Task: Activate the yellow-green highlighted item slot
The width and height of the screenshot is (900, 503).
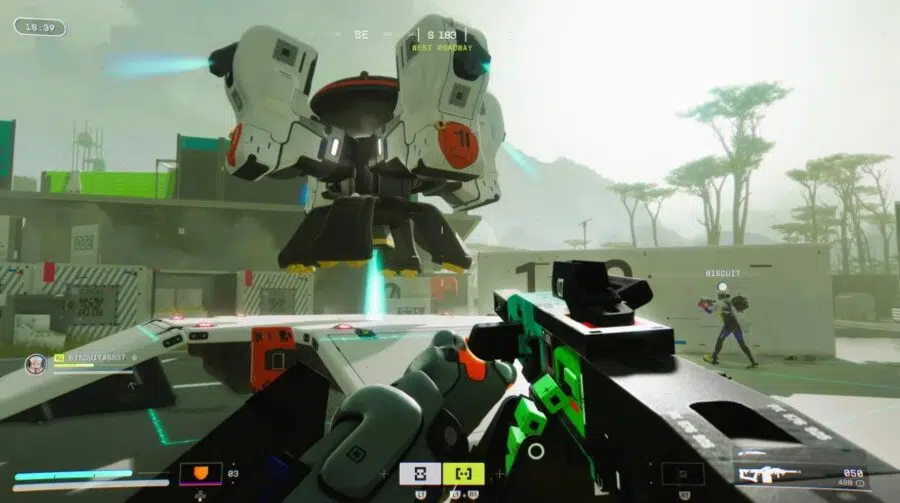Action: 464,473
